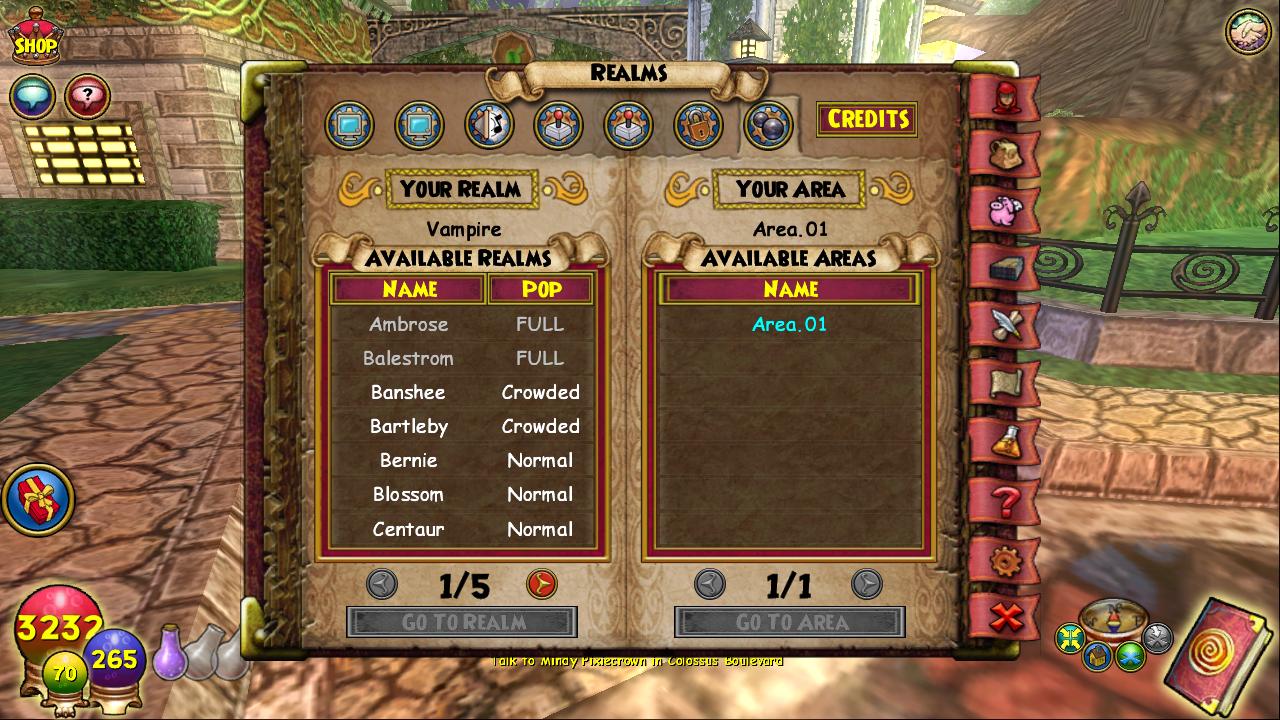Open the red question mark help tab
The height and width of the screenshot is (720, 1280).
pos(1005,500)
